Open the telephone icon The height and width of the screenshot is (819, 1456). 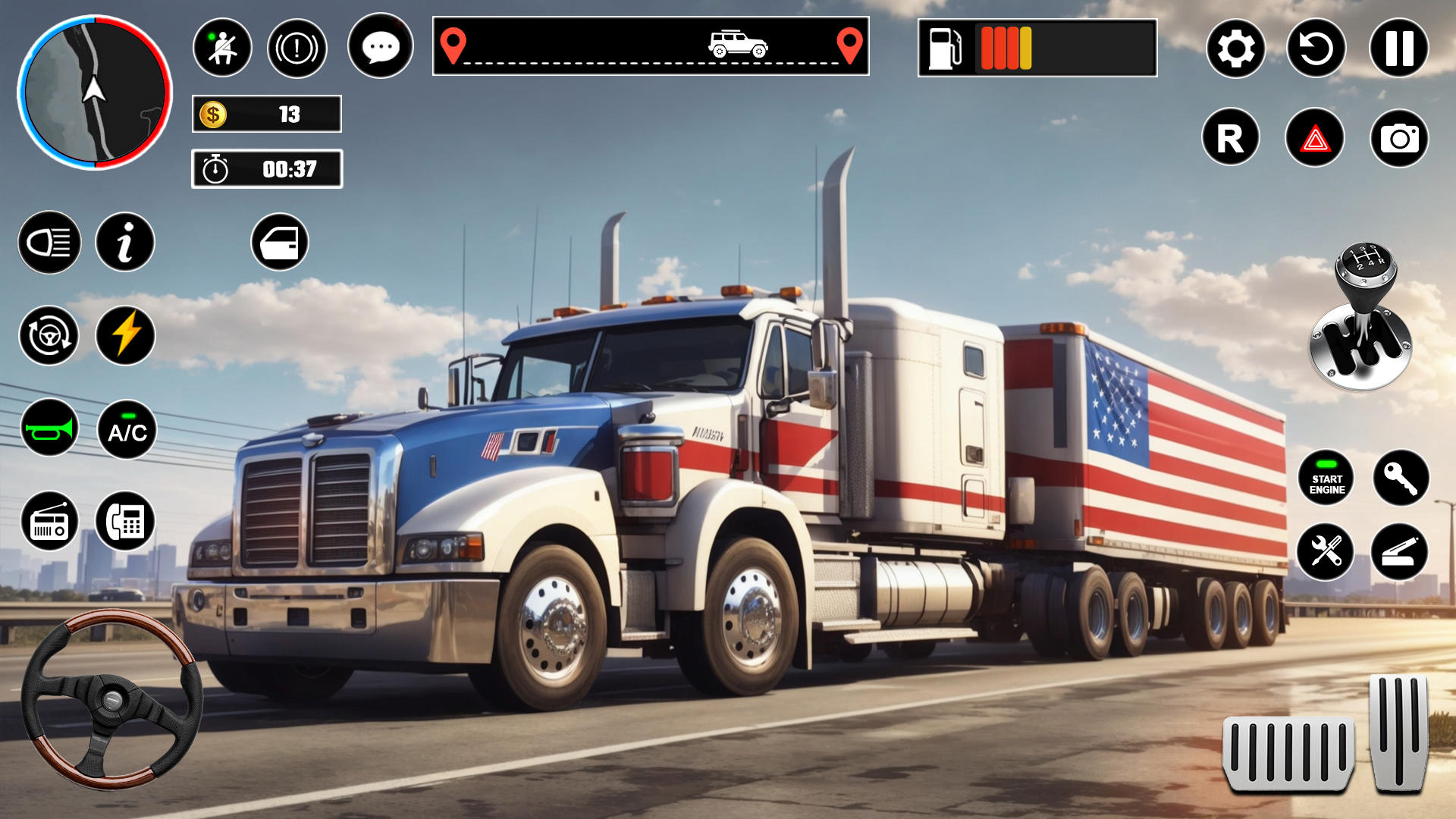pos(125,522)
